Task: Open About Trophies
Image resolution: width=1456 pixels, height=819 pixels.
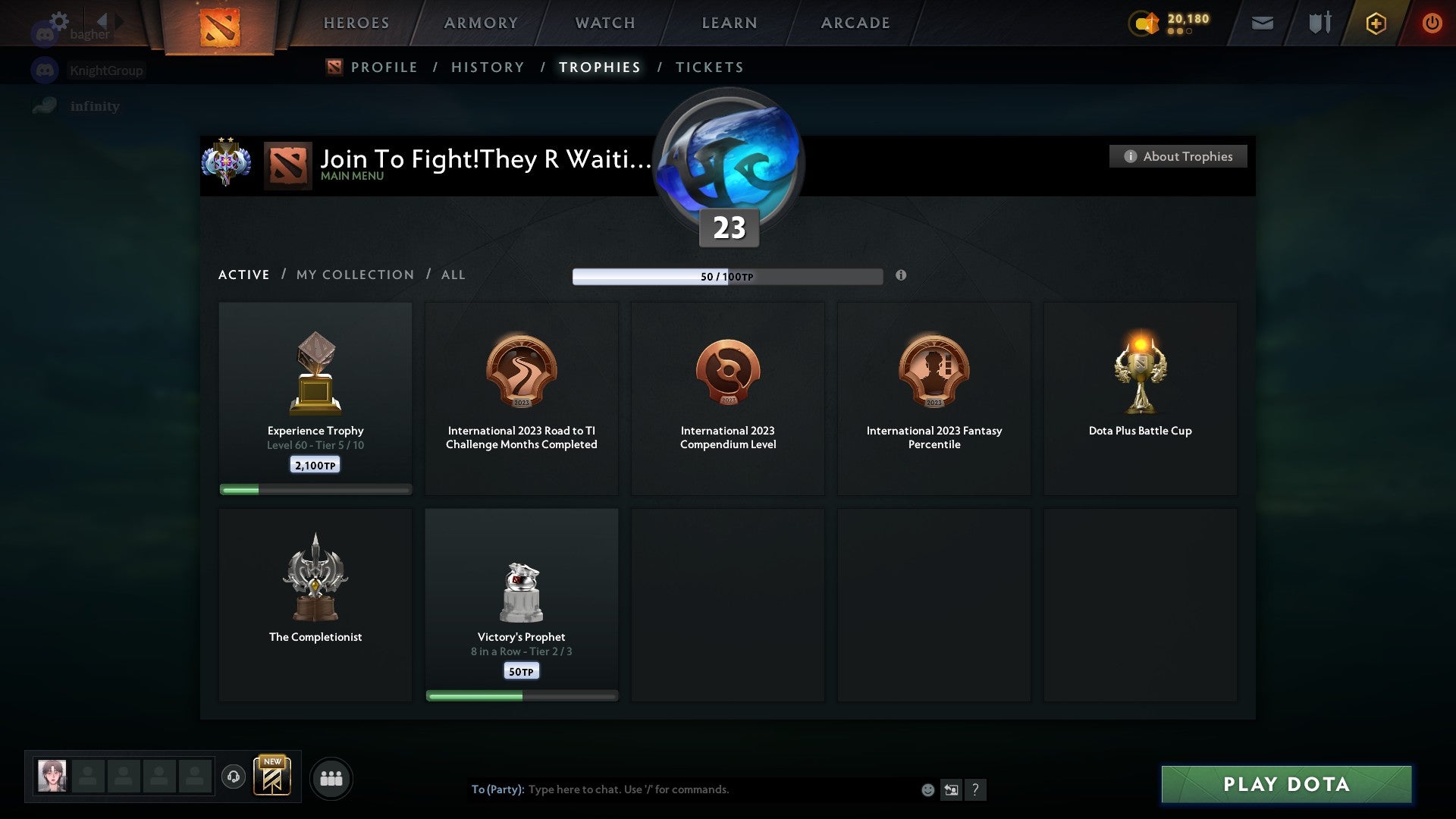Action: 1178,156
